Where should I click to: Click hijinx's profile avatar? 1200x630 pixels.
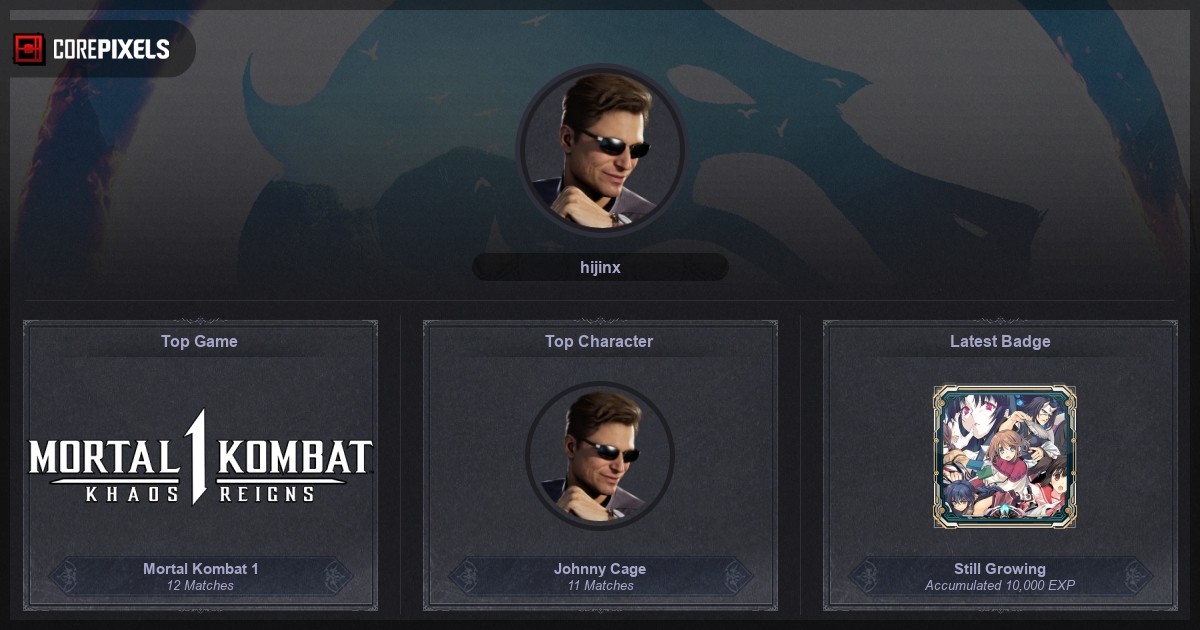pyautogui.click(x=601, y=150)
